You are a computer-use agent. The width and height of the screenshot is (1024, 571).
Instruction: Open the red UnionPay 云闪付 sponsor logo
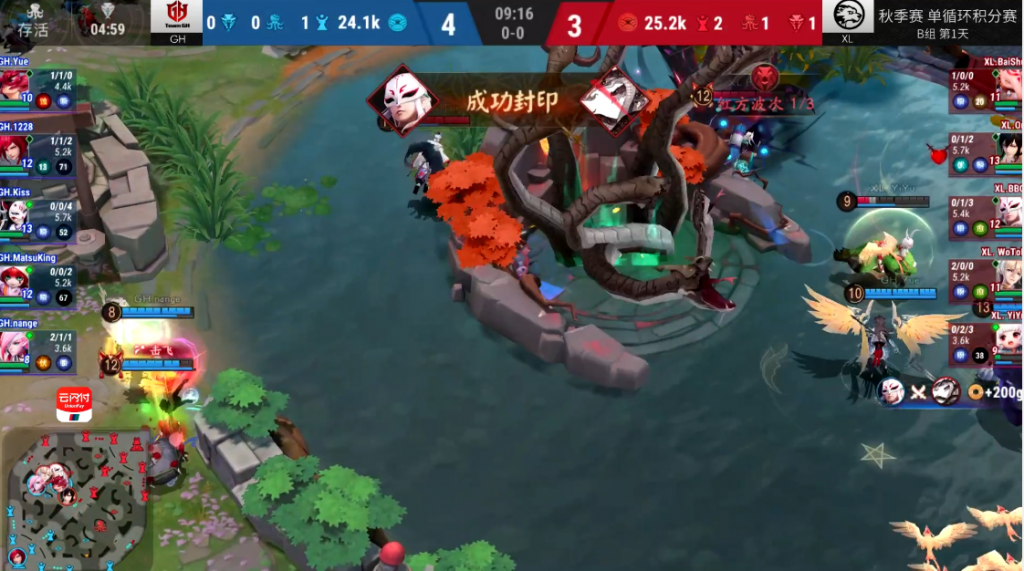click(x=74, y=405)
